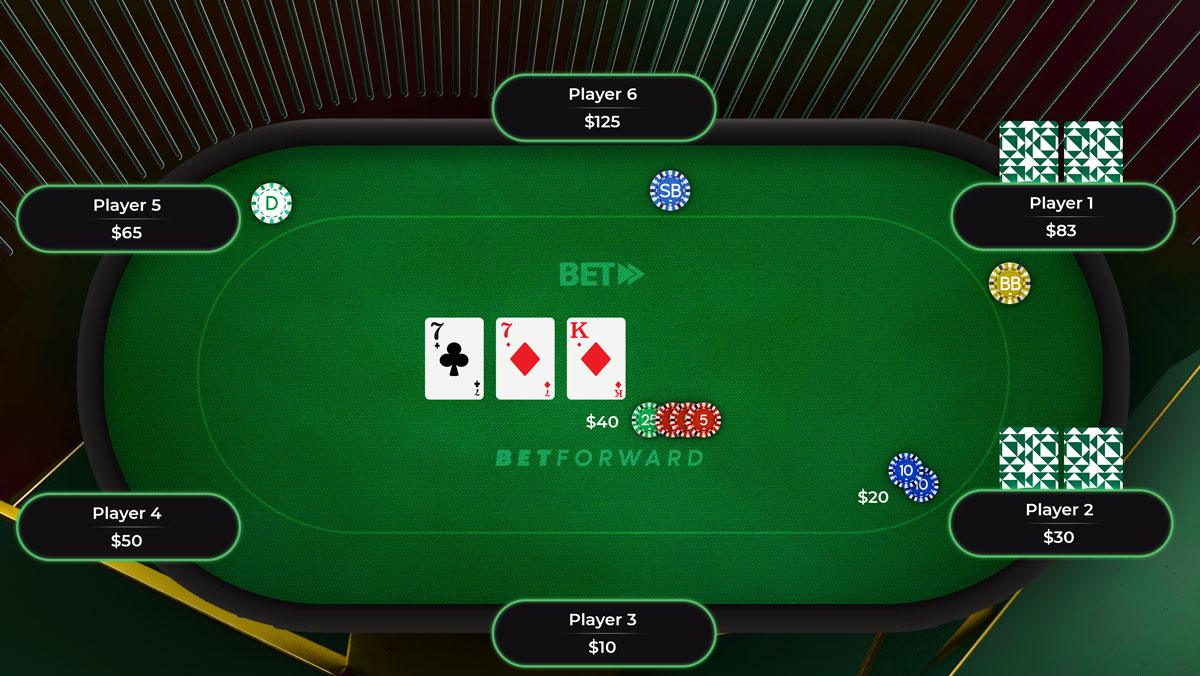Click Player 1's face-down hole cards
Image resolution: width=1200 pixels, height=676 pixels.
pos(1061,152)
